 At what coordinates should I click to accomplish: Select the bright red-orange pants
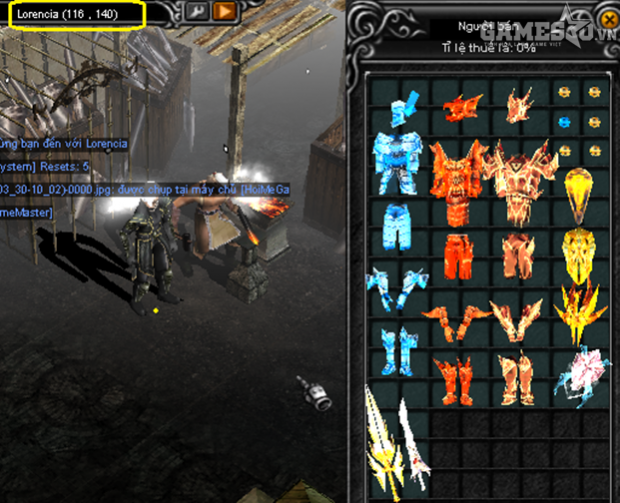coord(460,253)
